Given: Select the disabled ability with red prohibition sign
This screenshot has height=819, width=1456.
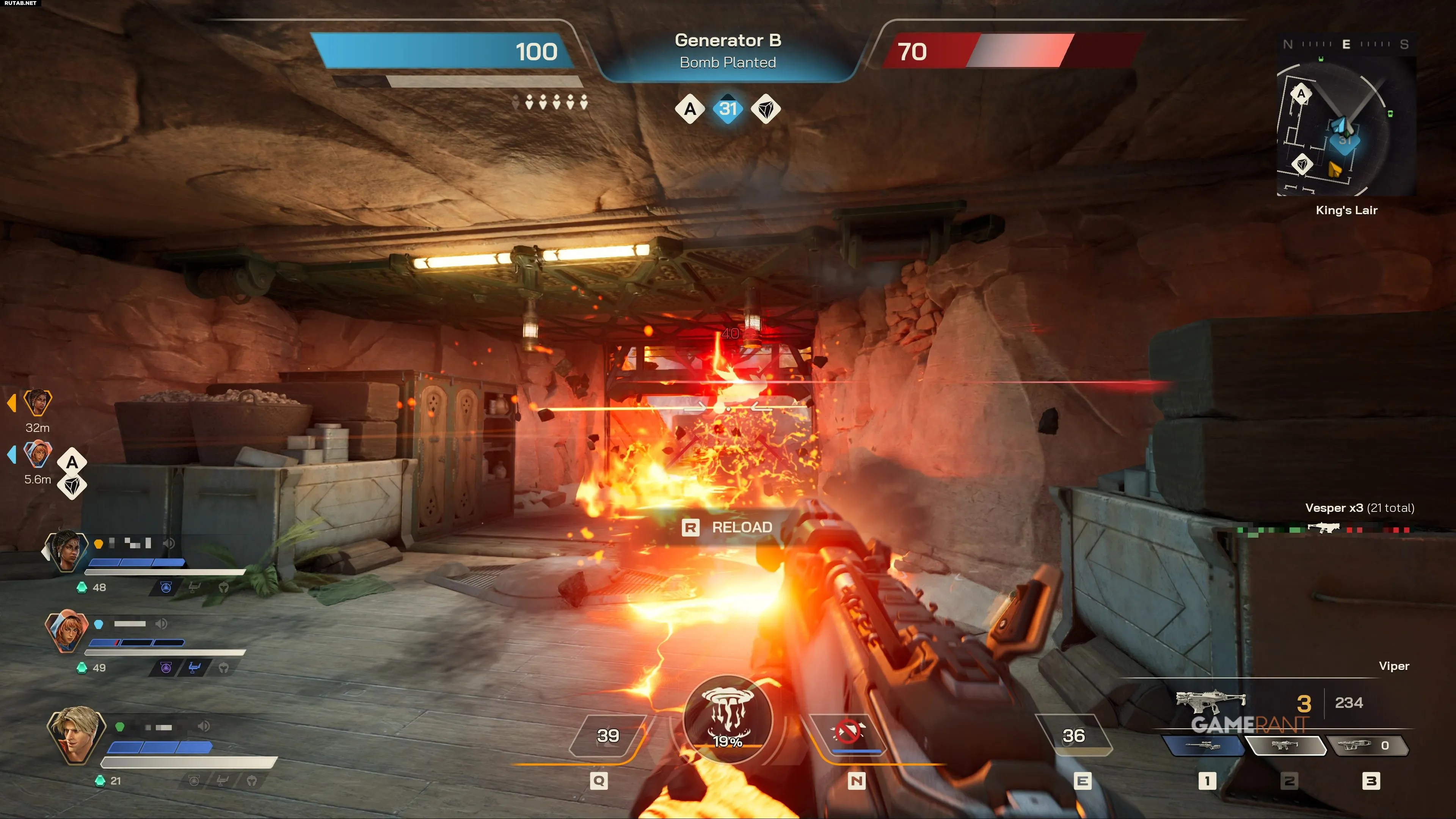Looking at the screenshot, I should (848, 733).
